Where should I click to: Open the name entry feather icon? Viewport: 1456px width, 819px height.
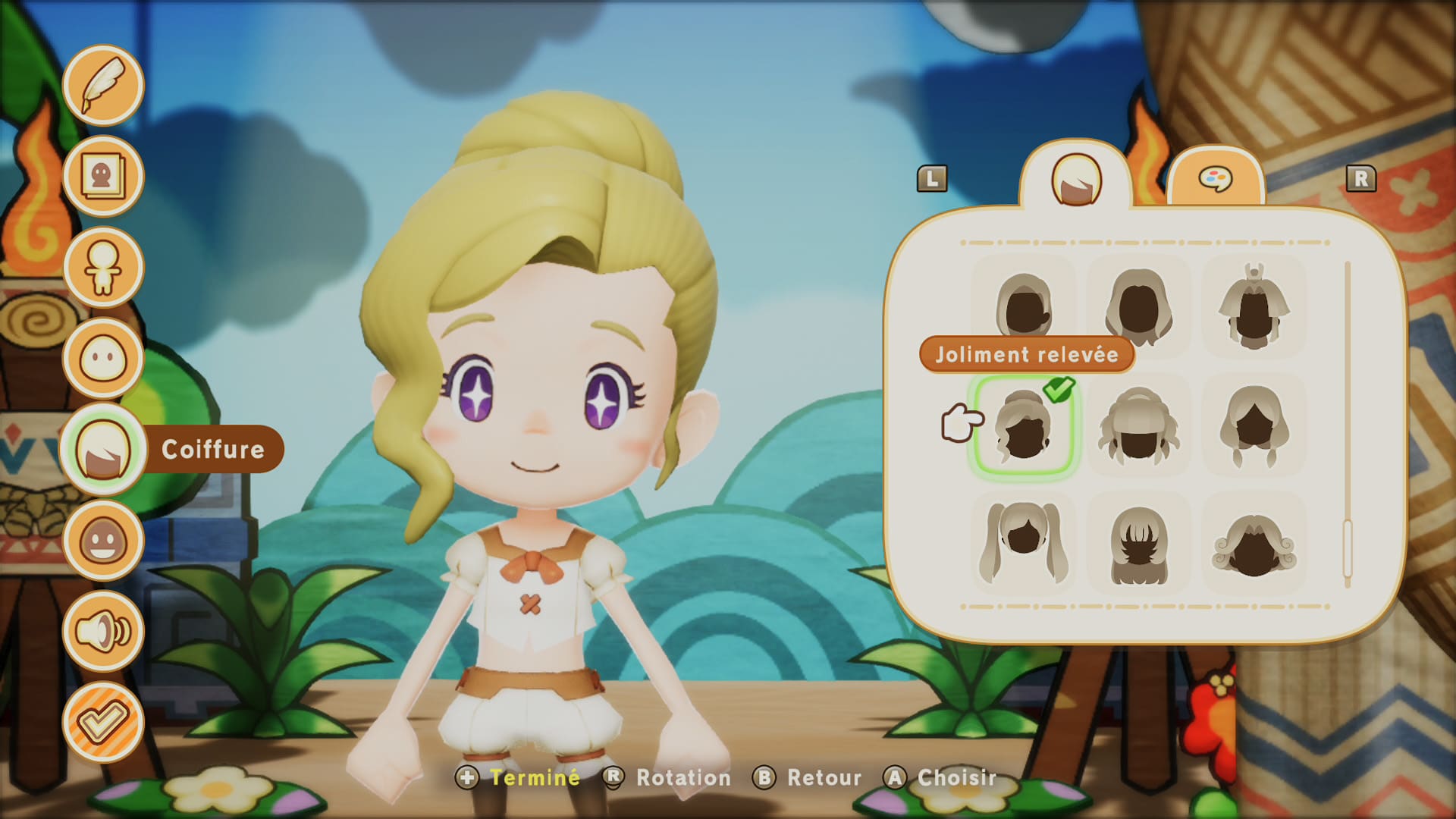coord(104,85)
